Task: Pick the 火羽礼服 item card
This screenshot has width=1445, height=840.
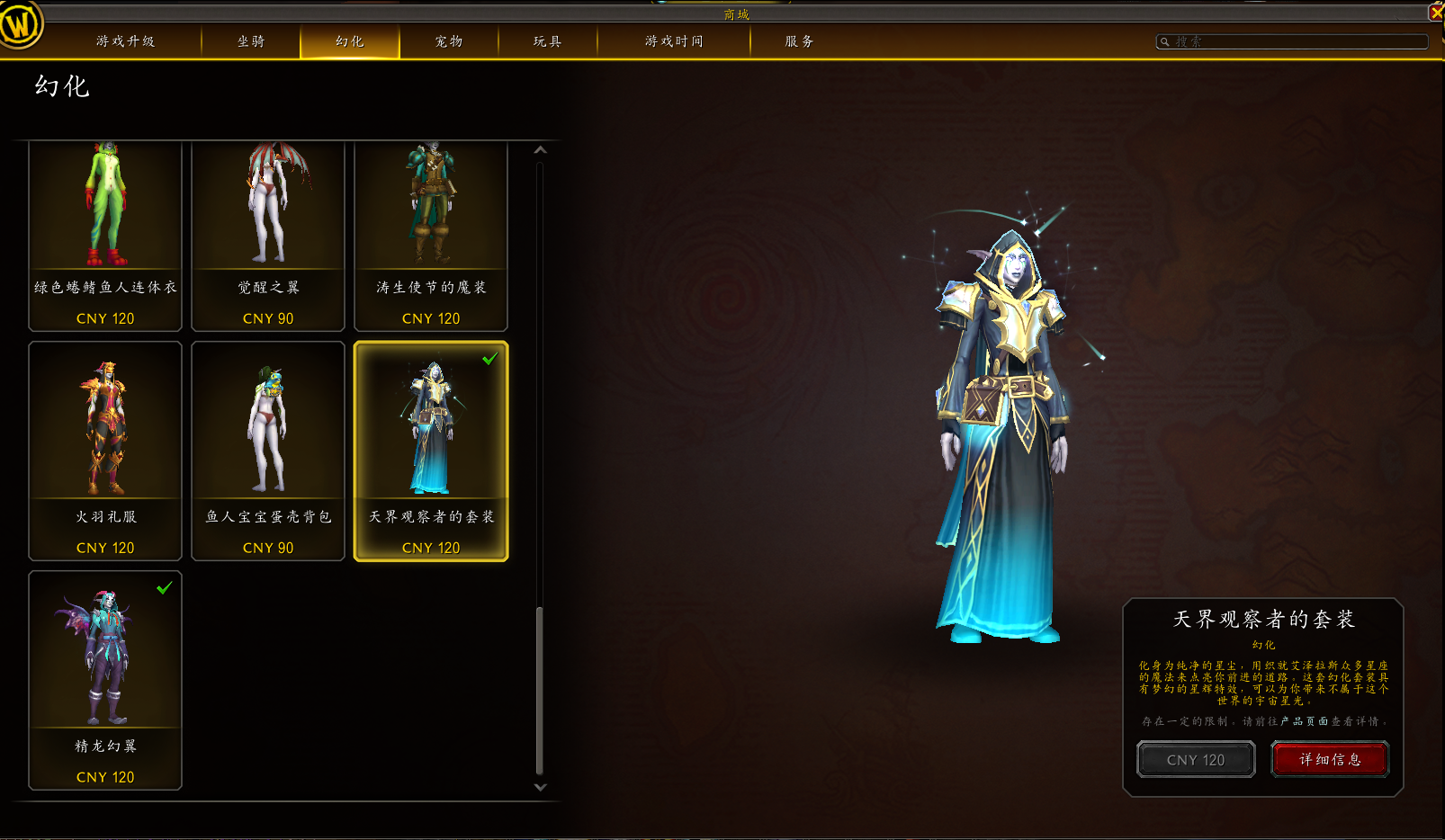Action: point(105,450)
